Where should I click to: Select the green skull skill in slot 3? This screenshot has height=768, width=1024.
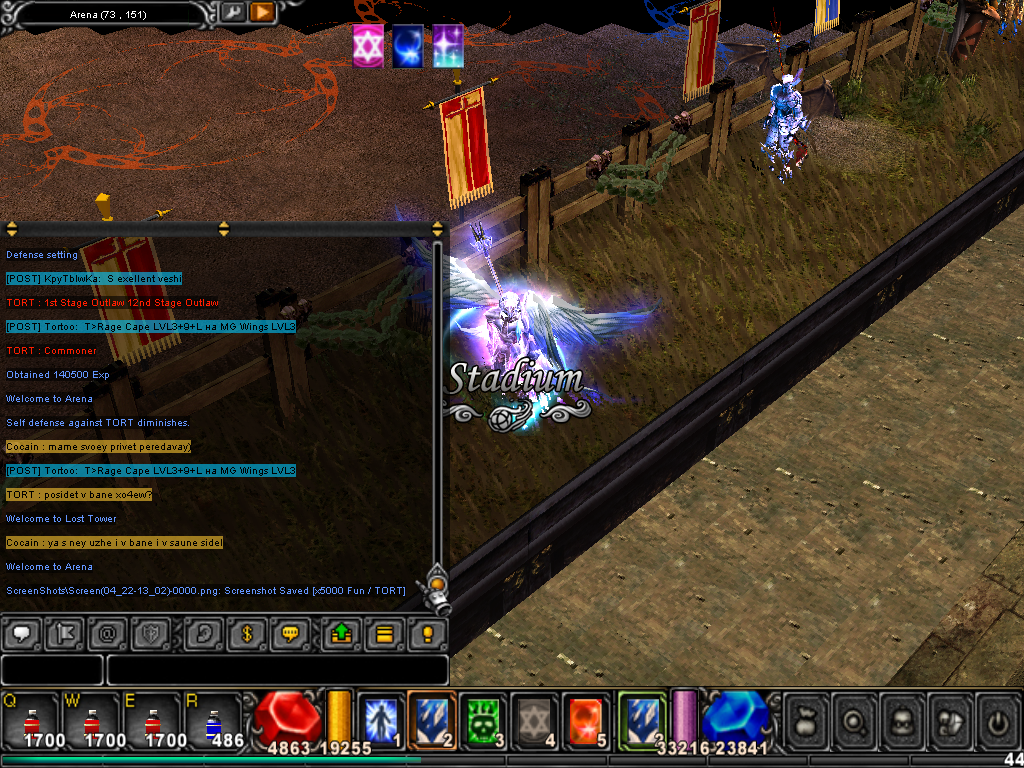tap(484, 719)
